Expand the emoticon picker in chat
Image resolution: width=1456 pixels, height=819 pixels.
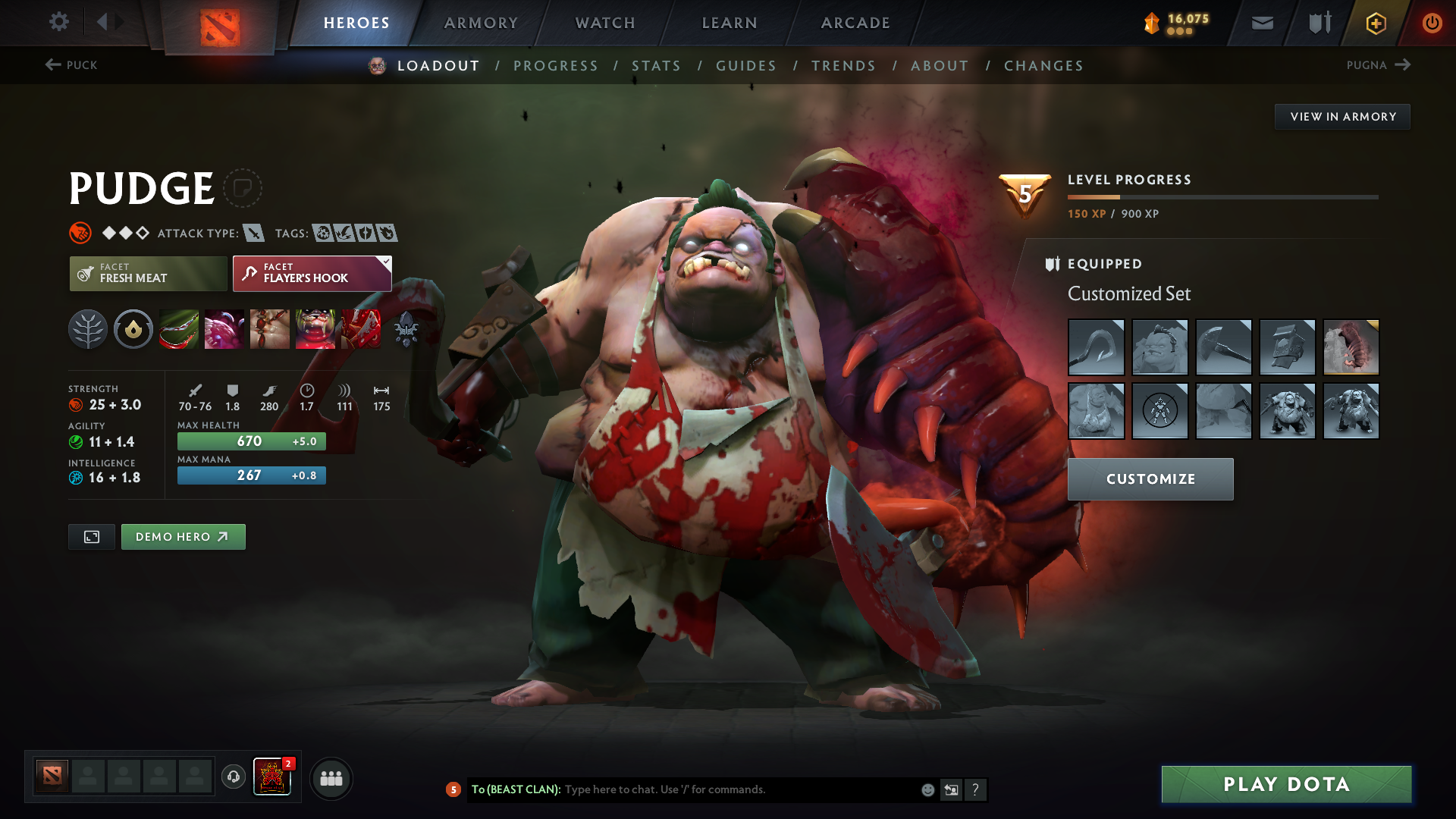pyautogui.click(x=927, y=789)
